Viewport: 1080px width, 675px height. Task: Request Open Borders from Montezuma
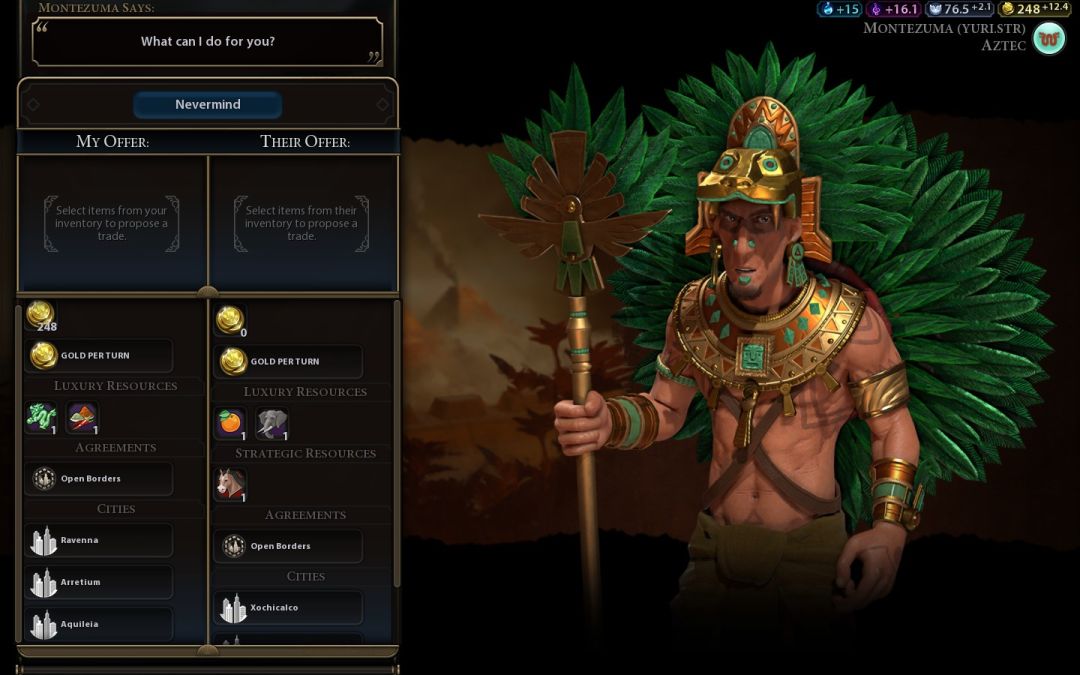288,546
